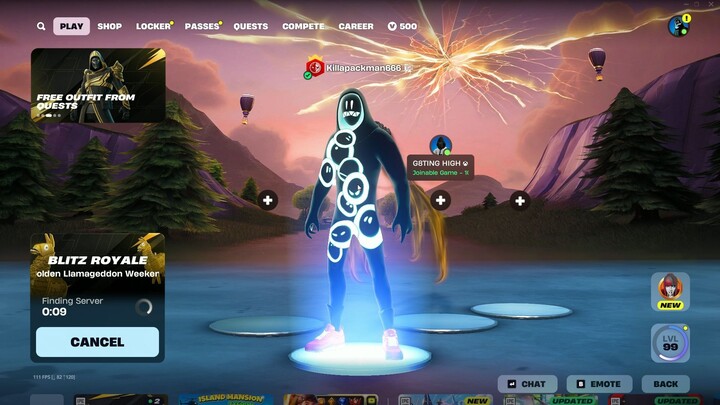Open the CAREER tab
Screen dimensions: 720x405
(356, 27)
